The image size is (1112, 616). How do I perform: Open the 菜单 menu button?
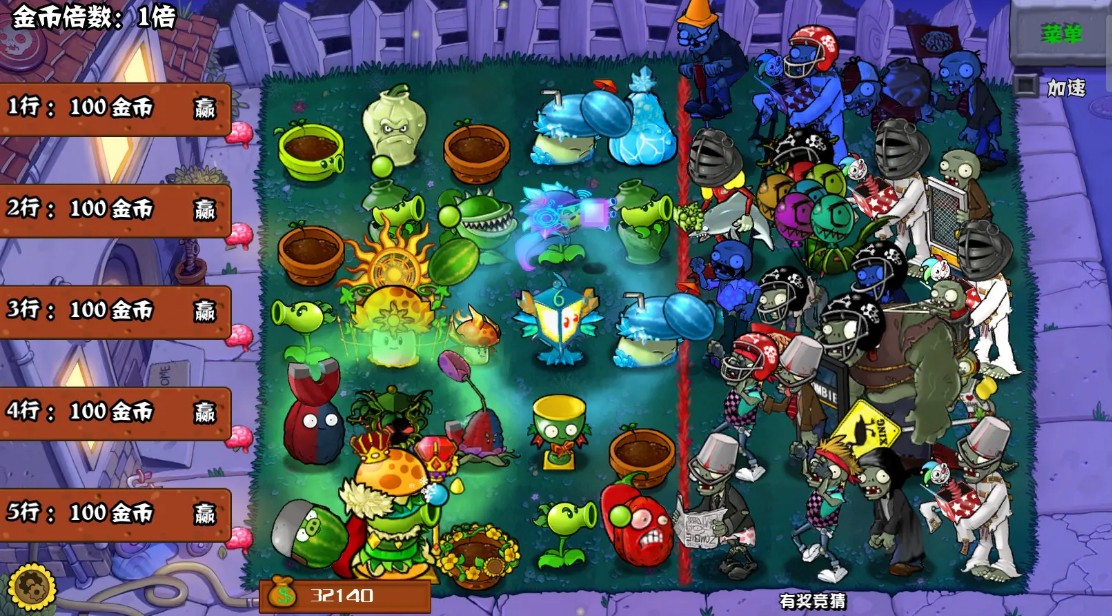(1062, 33)
